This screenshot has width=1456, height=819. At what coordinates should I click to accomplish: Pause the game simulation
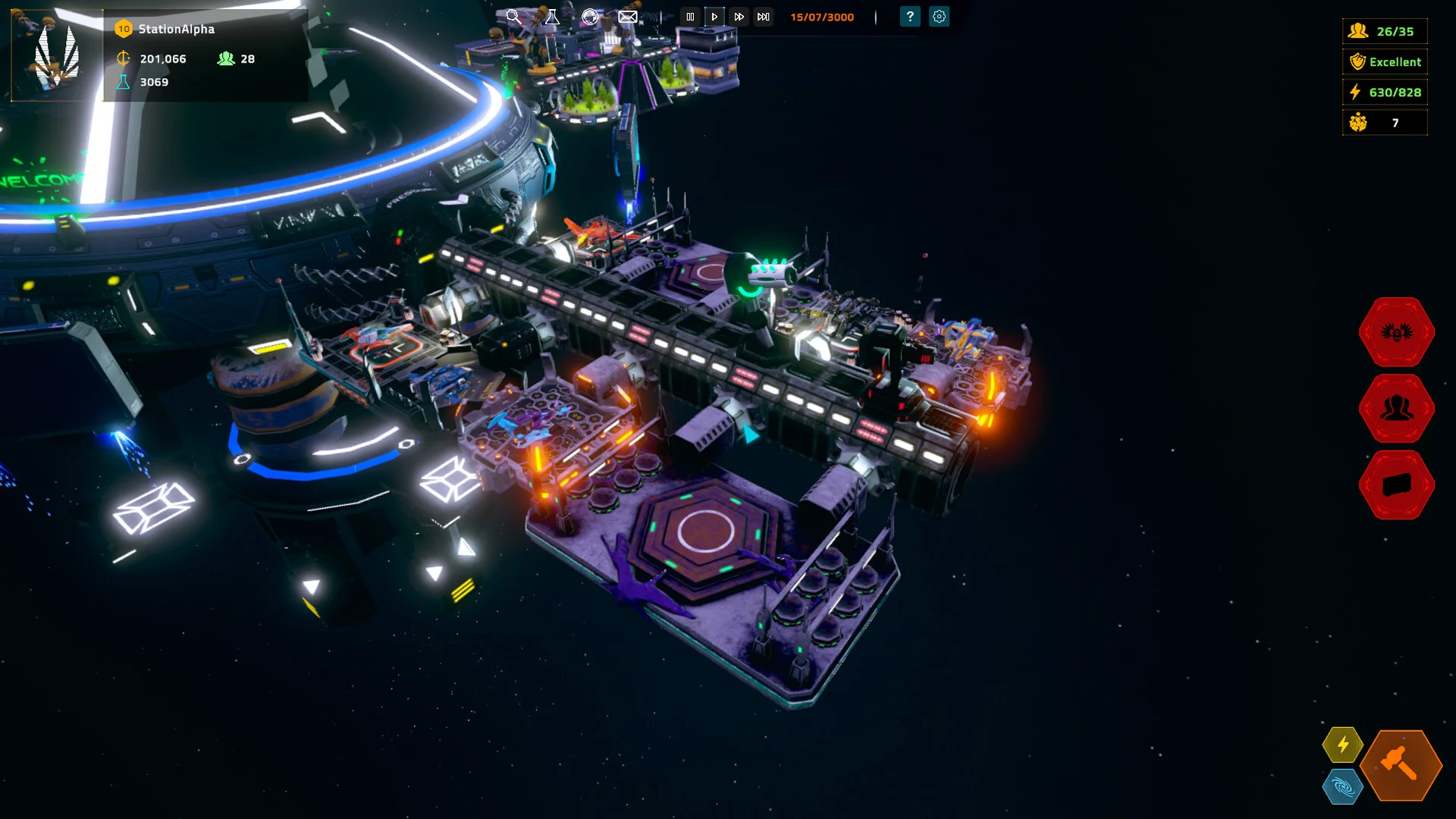(x=690, y=17)
